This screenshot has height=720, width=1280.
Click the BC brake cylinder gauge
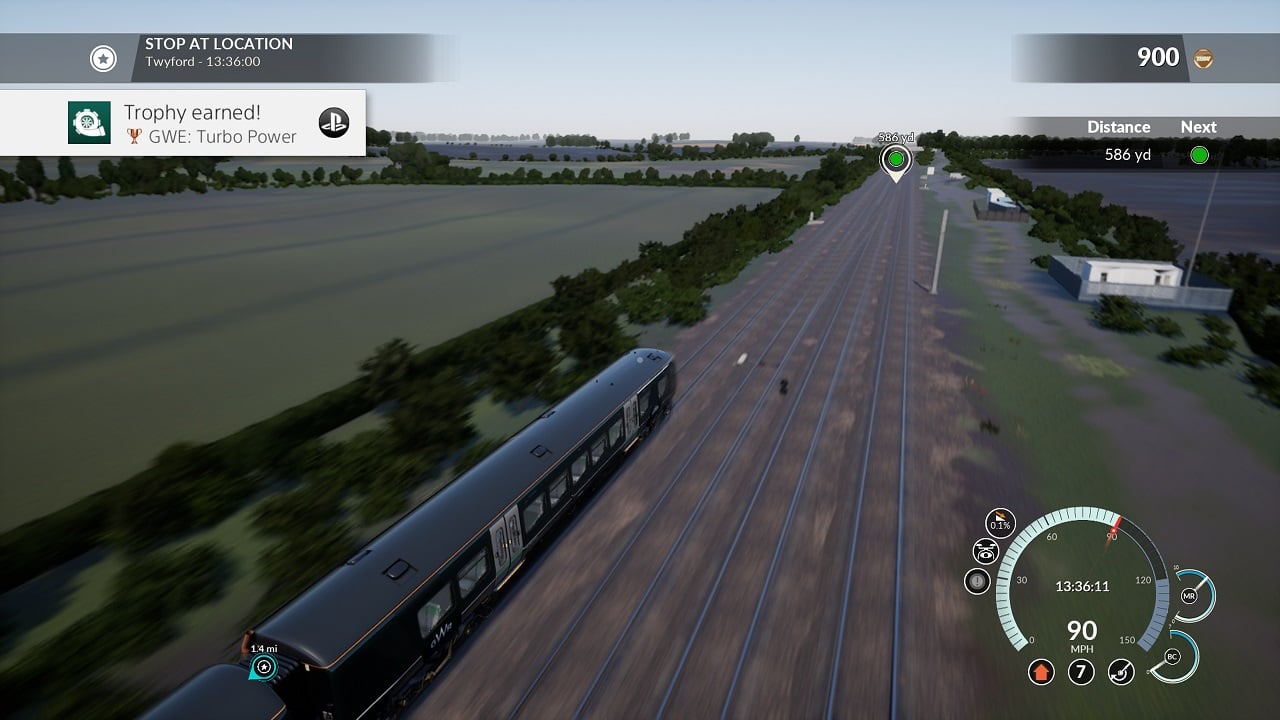click(1172, 657)
